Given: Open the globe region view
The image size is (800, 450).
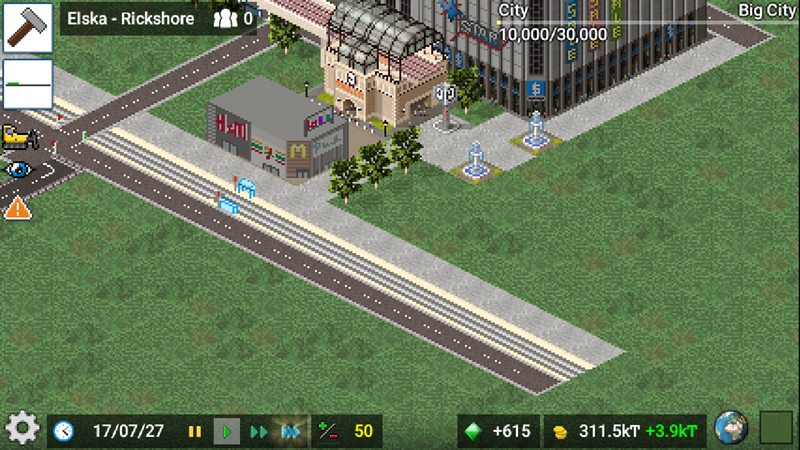Looking at the screenshot, I should pyautogui.click(x=732, y=430).
